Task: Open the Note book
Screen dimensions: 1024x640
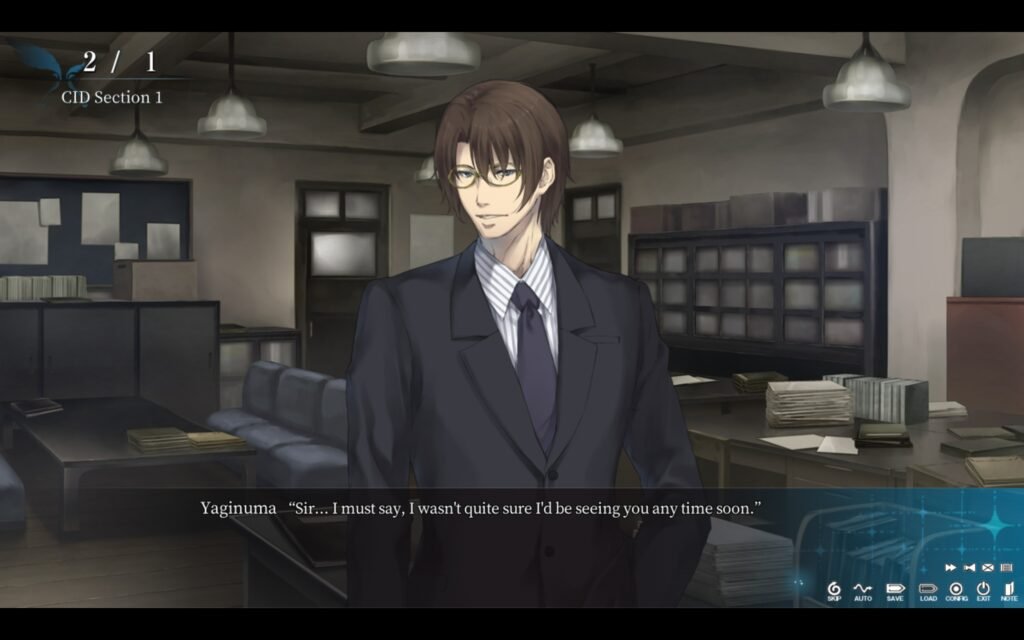Action: (x=1009, y=590)
